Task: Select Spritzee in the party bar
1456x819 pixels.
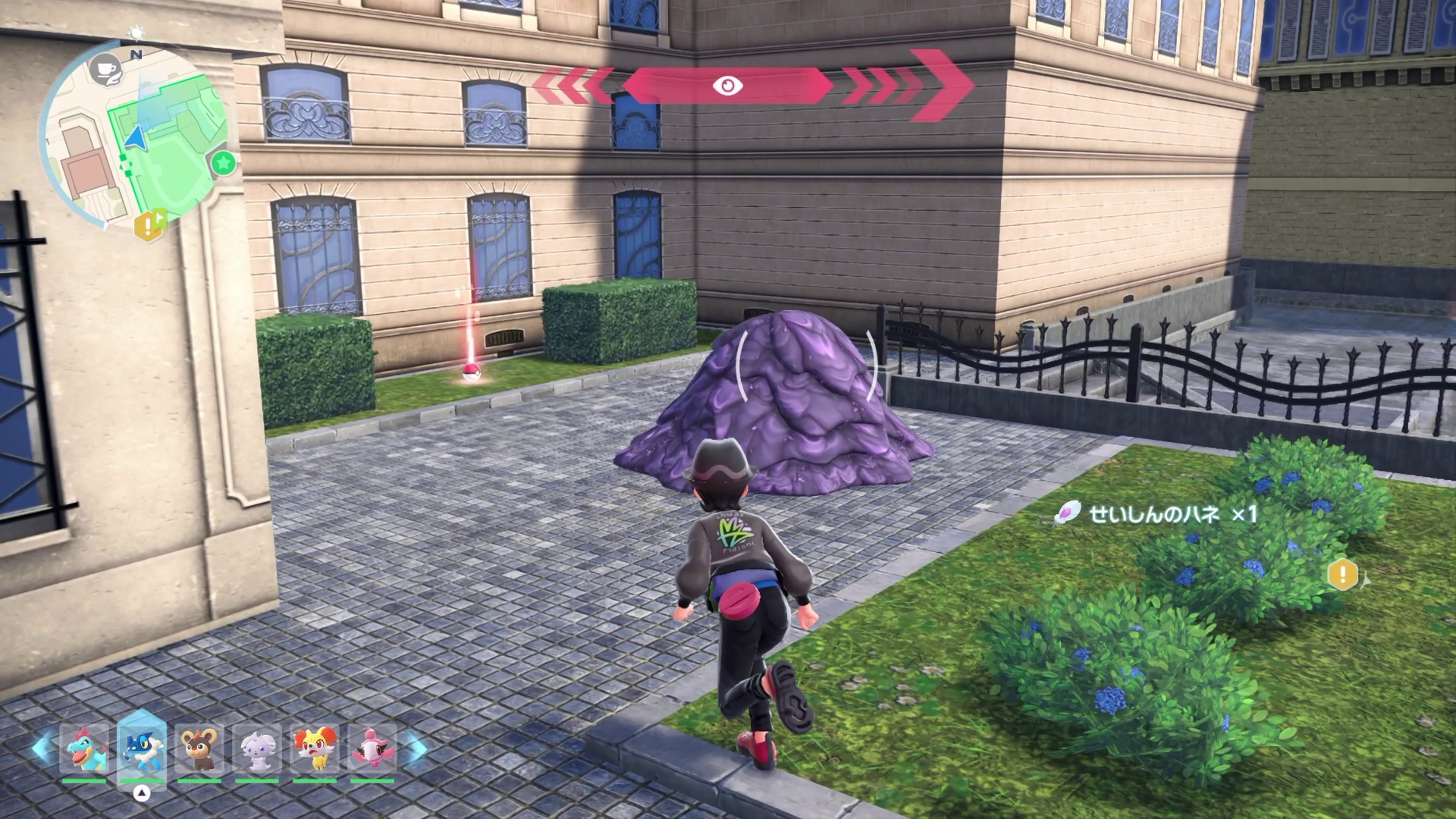Action: point(372,748)
